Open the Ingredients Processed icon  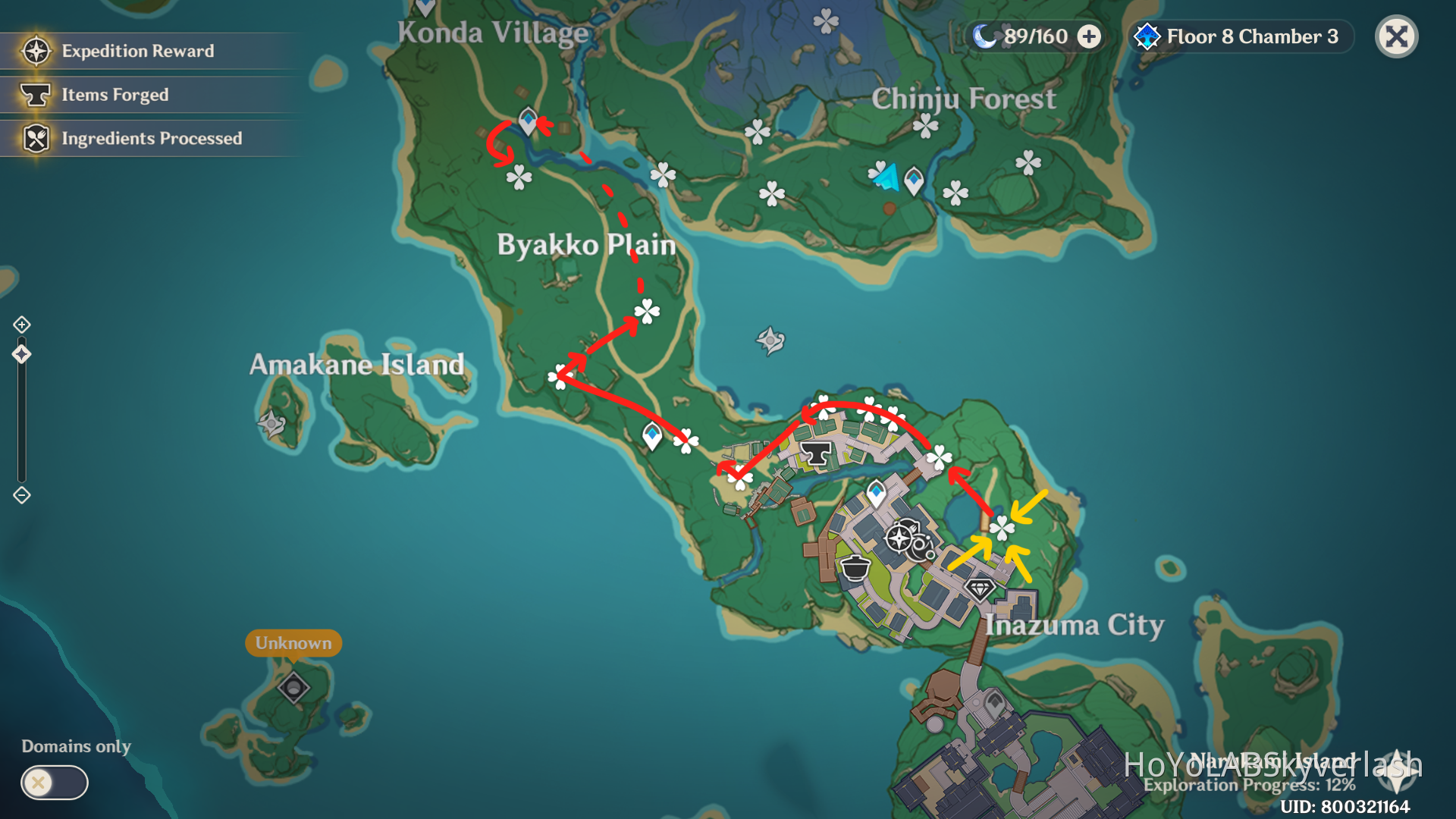34,138
